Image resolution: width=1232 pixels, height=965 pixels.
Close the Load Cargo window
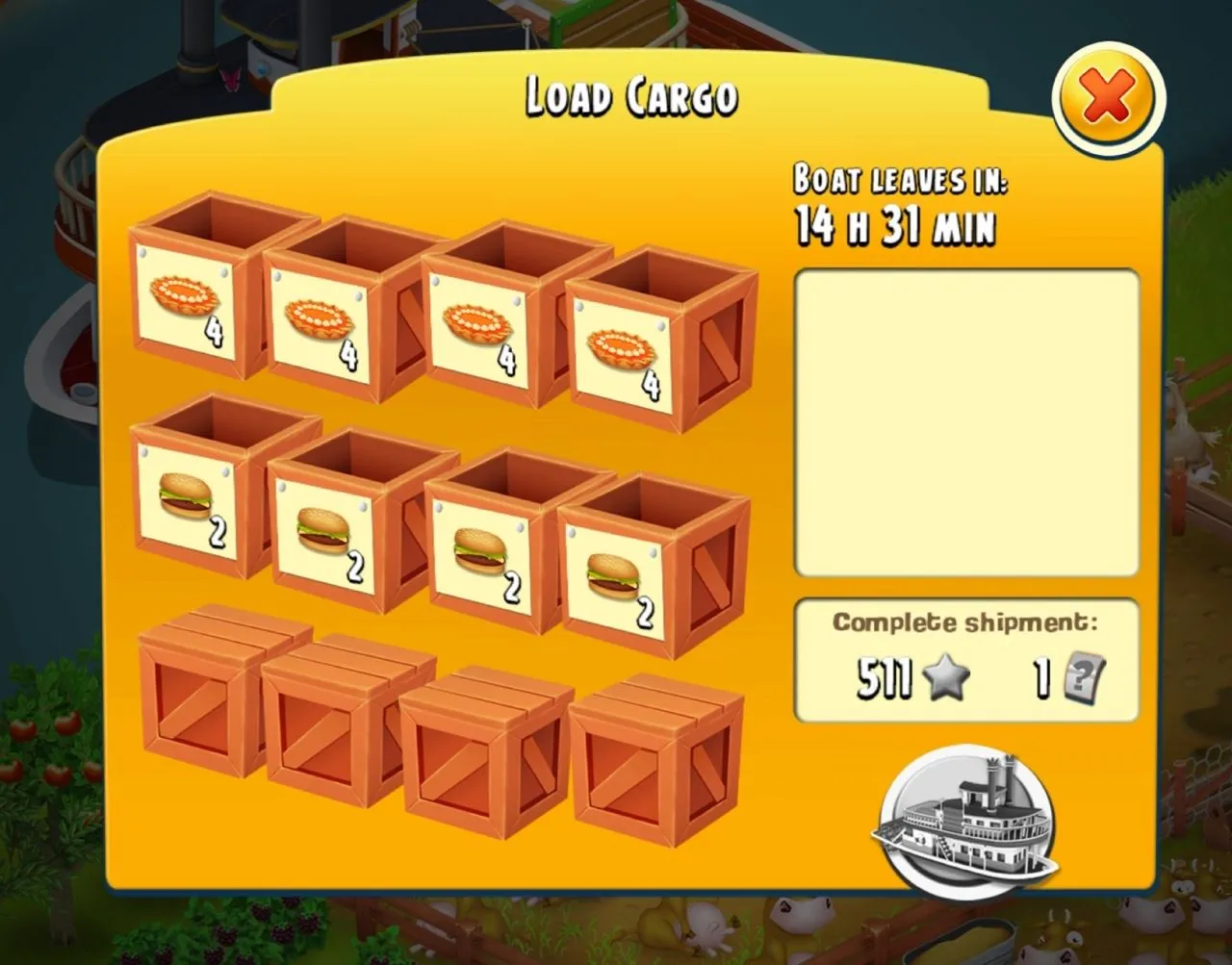pyautogui.click(x=1108, y=99)
